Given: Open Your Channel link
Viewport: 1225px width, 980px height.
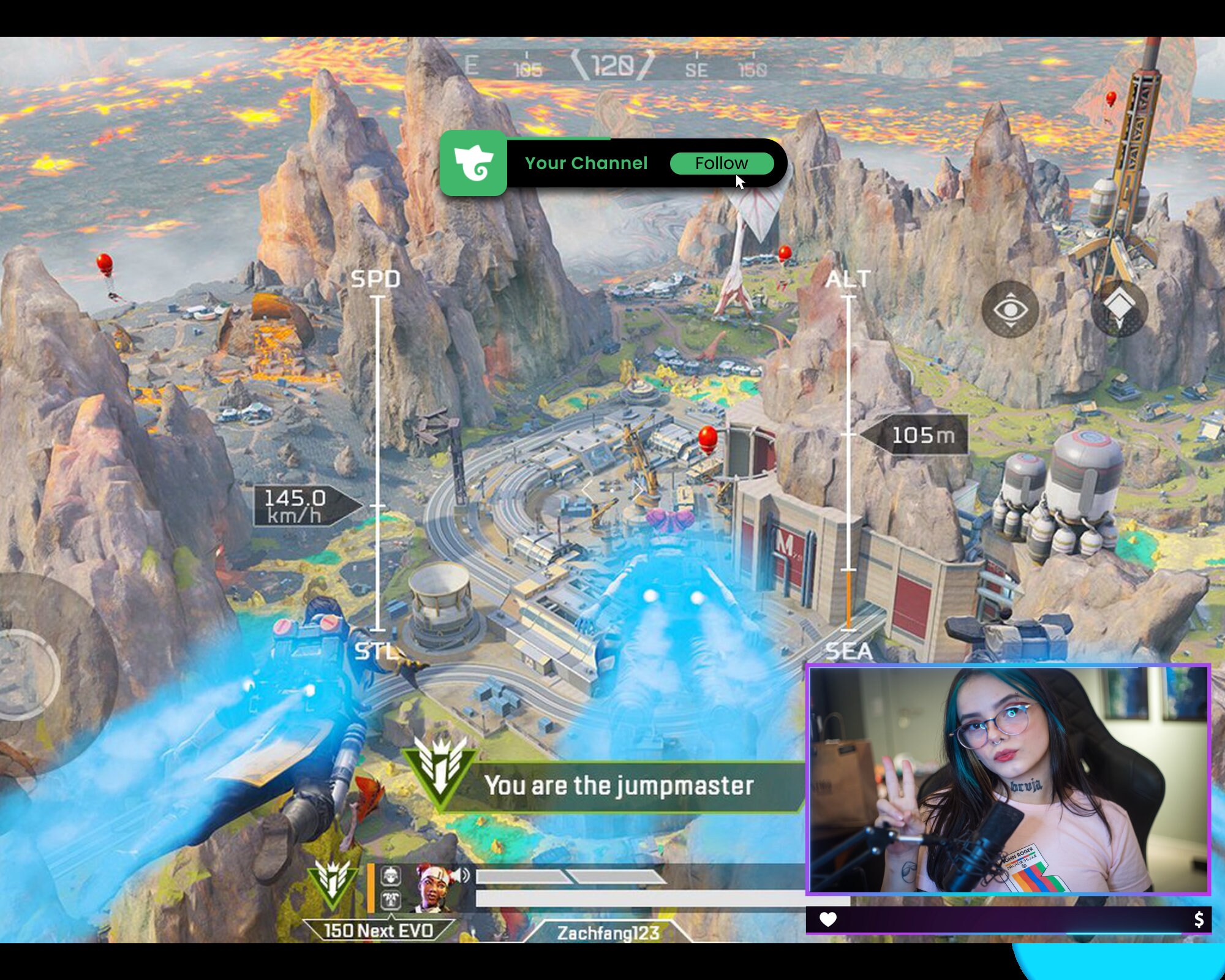Looking at the screenshot, I should point(586,163).
